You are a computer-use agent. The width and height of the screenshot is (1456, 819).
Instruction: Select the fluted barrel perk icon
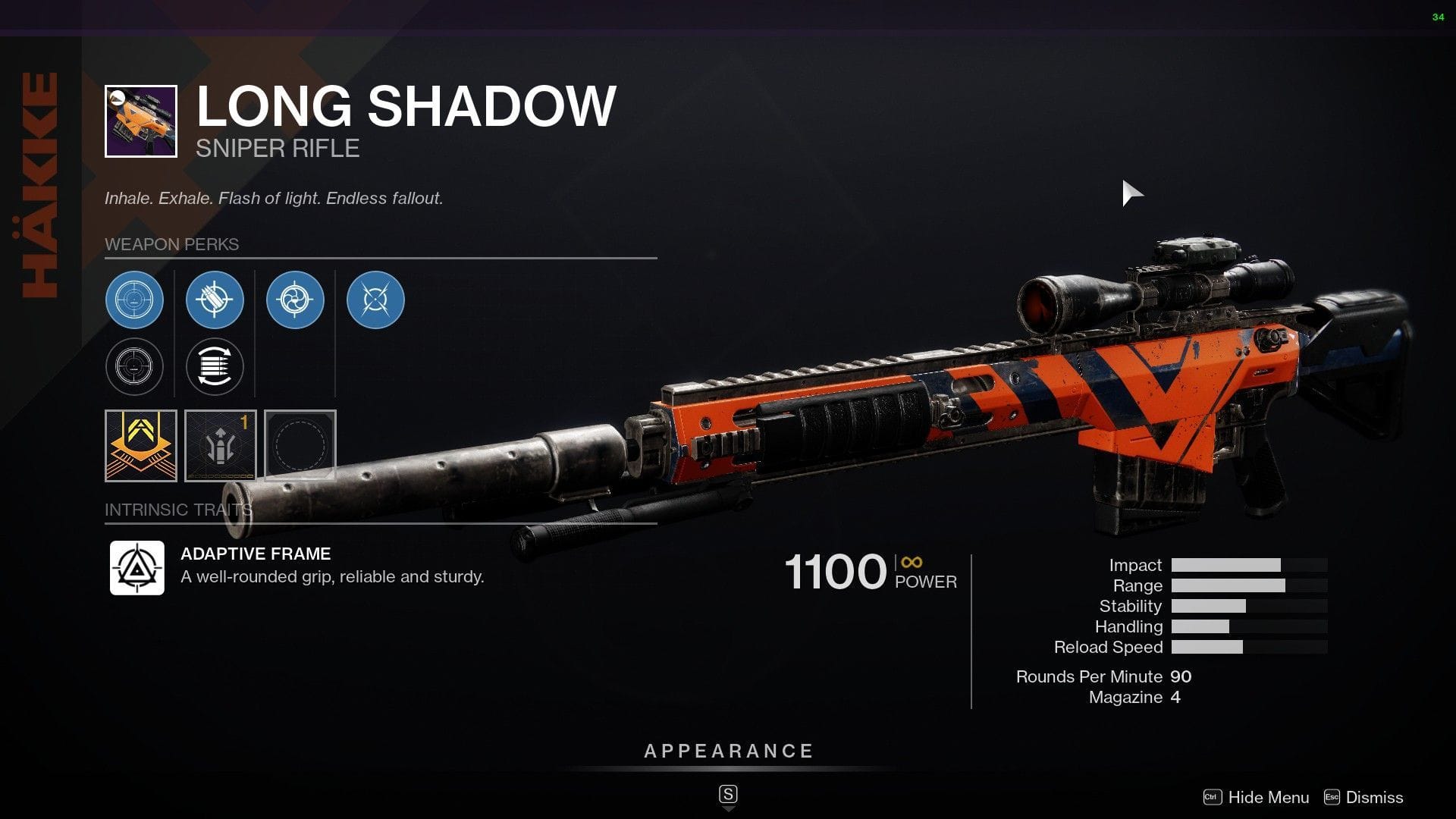pos(295,300)
